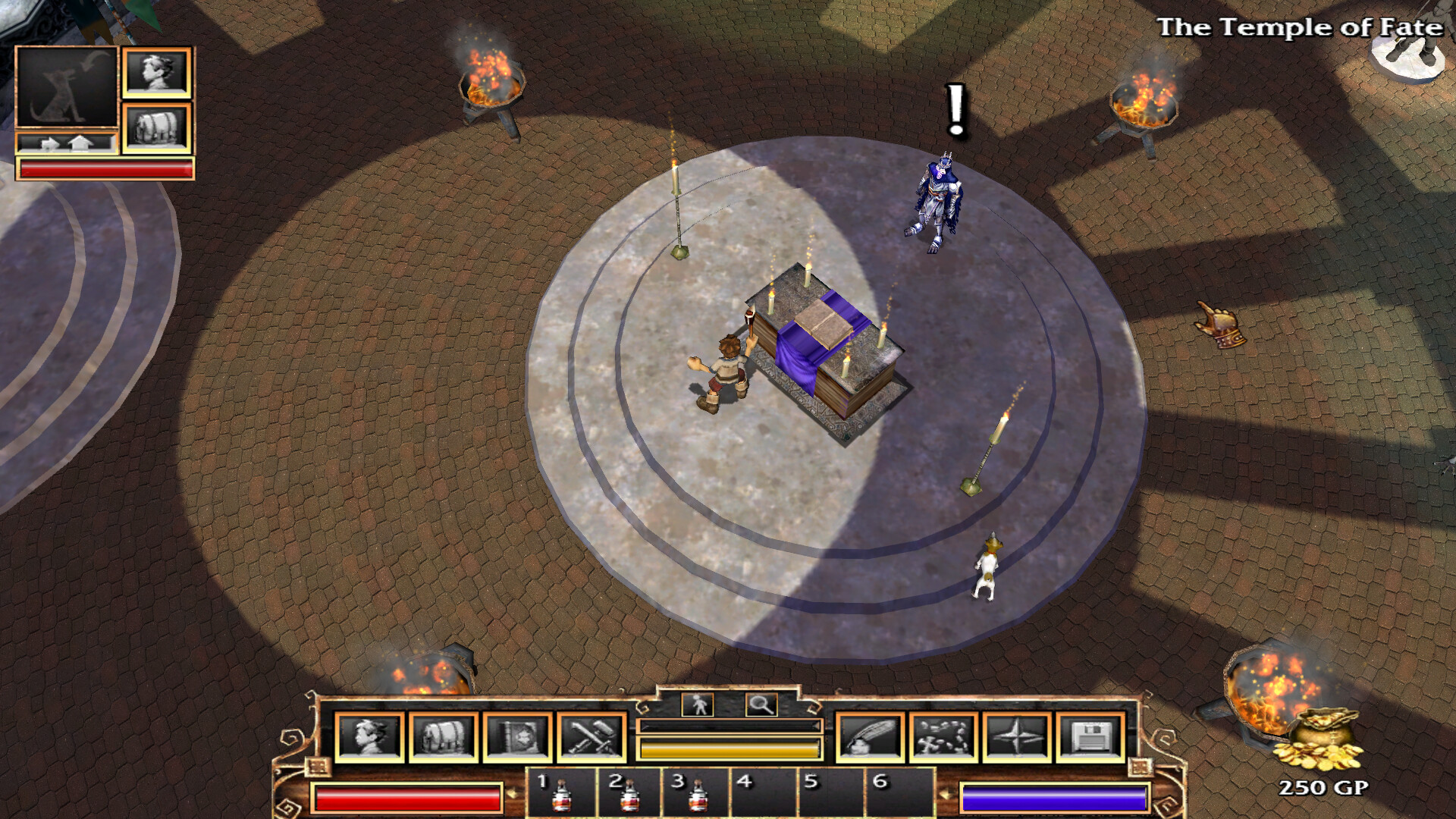This screenshot has height=819, width=1456.
Task: Open the crossed tools skills icon
Action: click(x=591, y=736)
